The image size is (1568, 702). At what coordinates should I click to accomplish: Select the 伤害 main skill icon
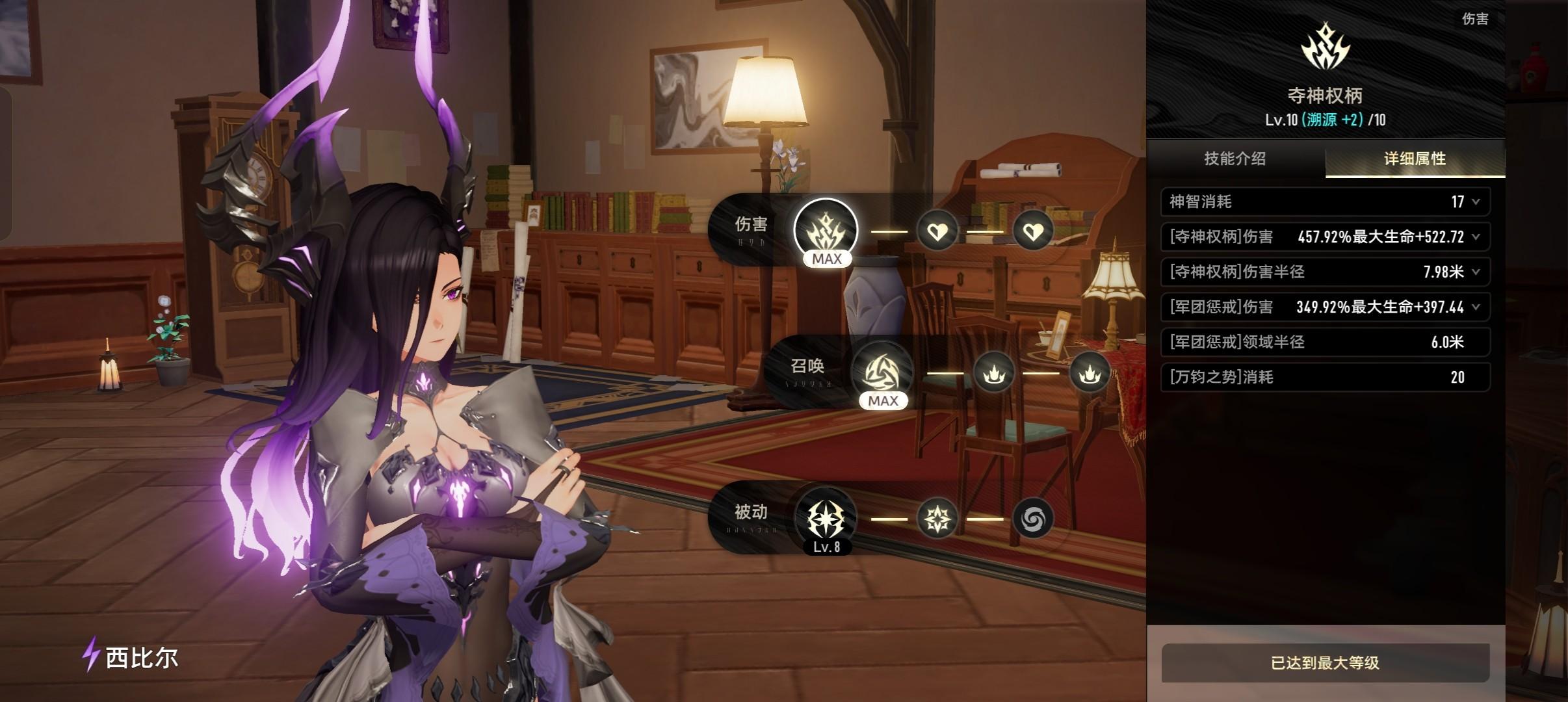[826, 230]
